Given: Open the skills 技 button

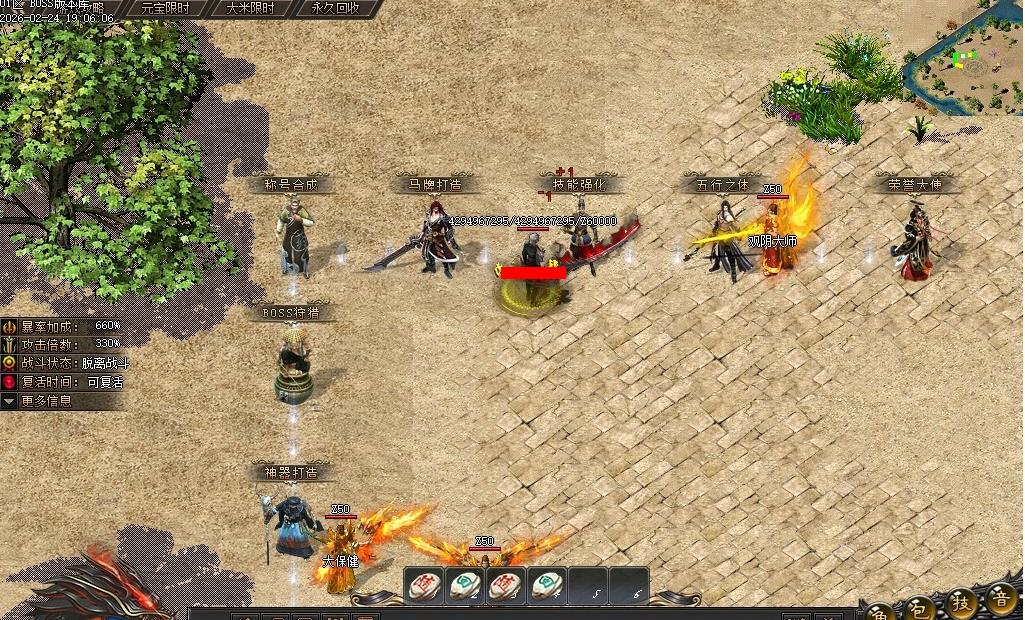Looking at the screenshot, I should (x=961, y=604).
